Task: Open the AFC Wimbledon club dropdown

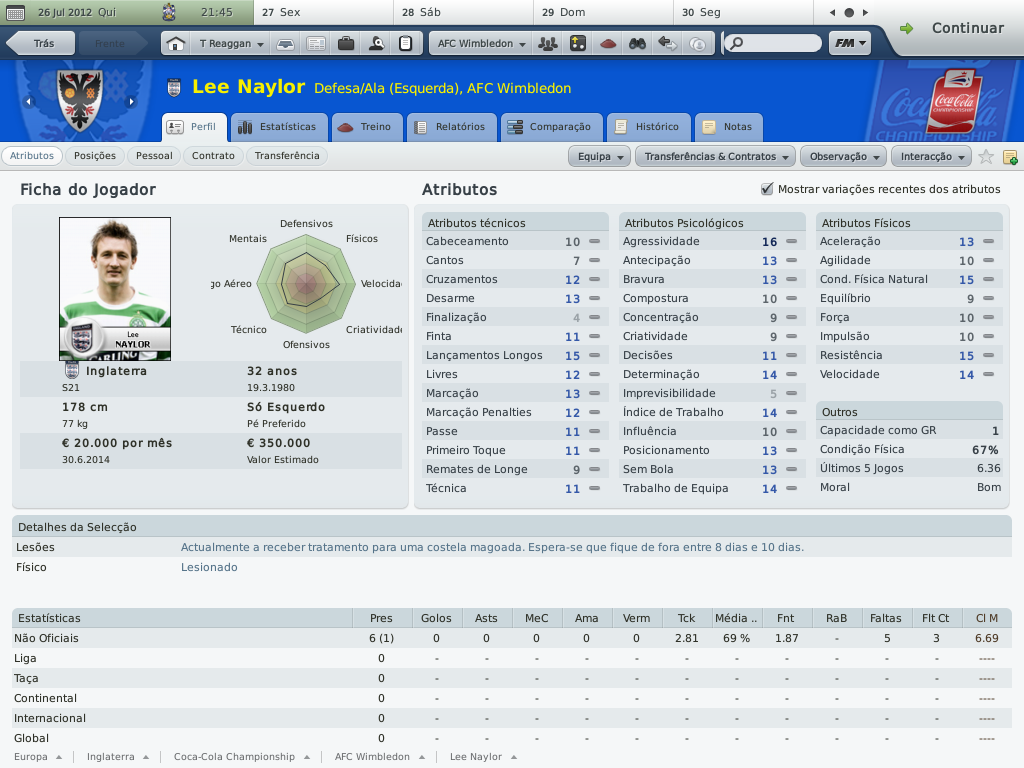Action: point(481,44)
